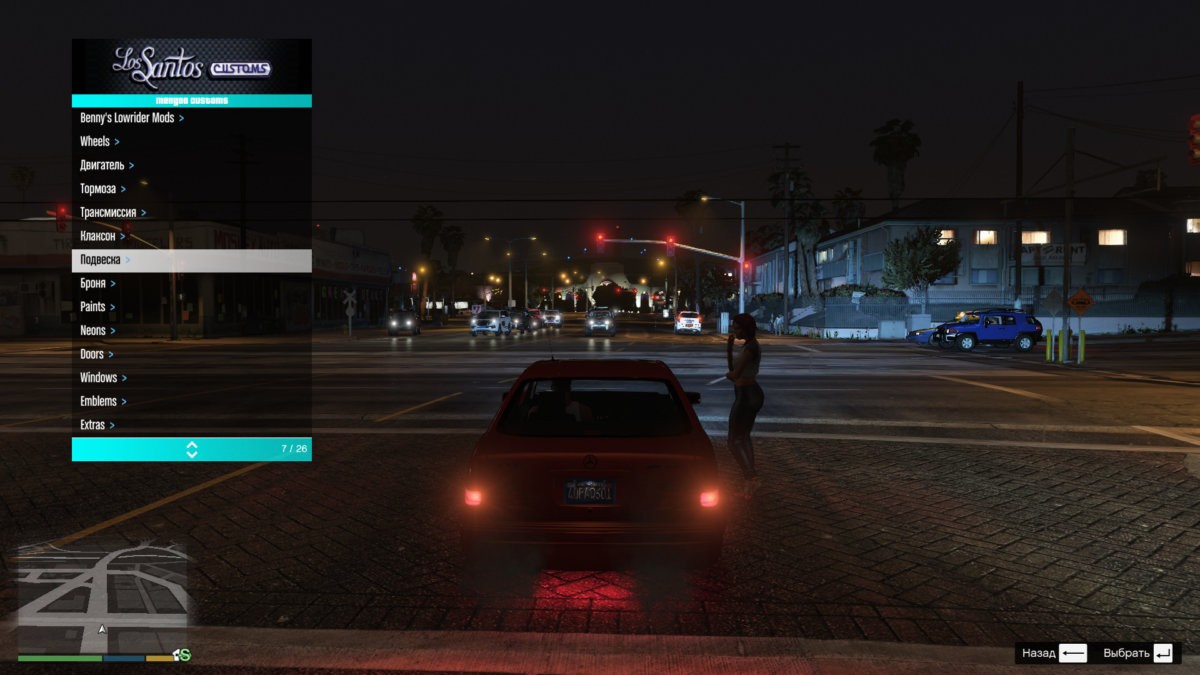The image size is (1200, 675).
Task: Open the Doors options
Action: 93,354
